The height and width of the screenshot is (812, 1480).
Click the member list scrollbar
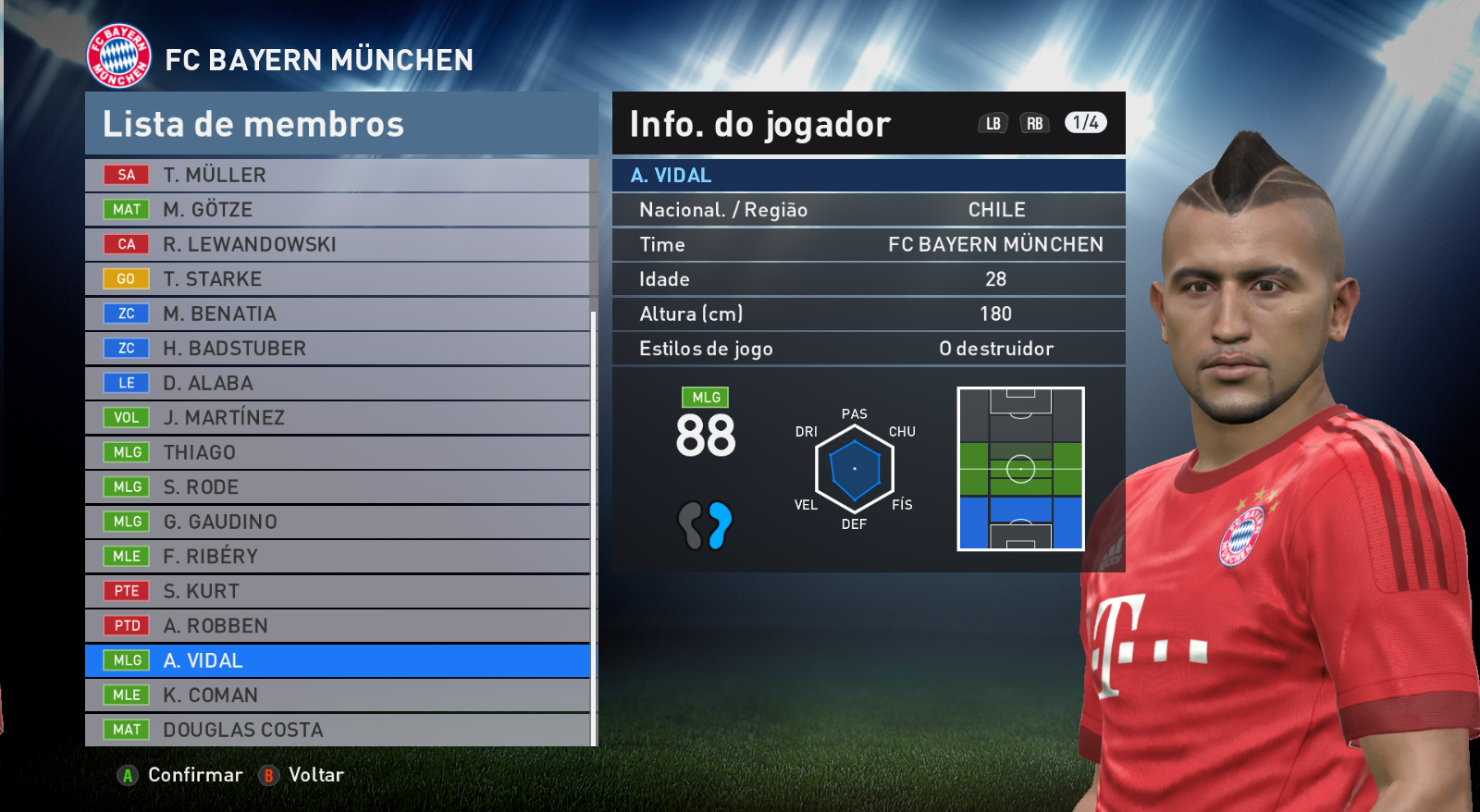point(594,527)
